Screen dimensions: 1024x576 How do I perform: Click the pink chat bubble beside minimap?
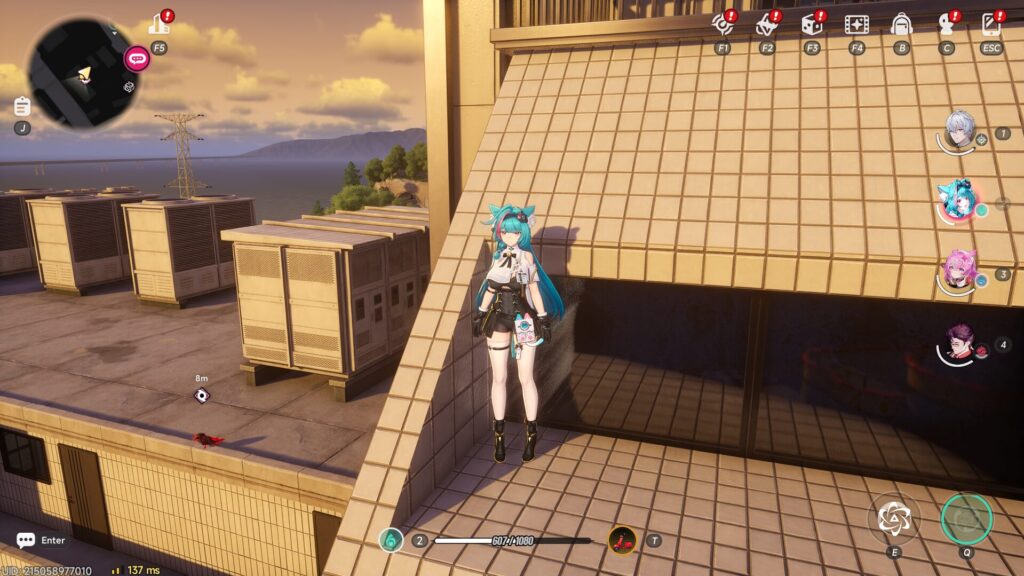pos(136,58)
